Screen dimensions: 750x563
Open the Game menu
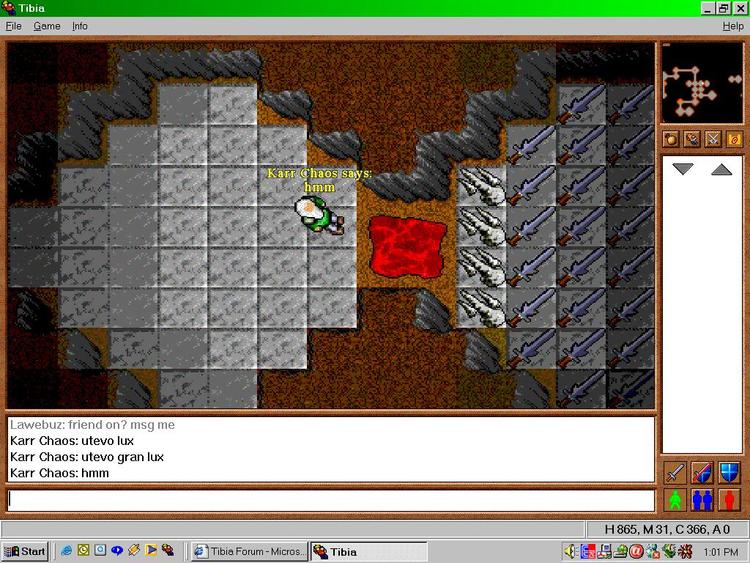pyautogui.click(x=47, y=26)
